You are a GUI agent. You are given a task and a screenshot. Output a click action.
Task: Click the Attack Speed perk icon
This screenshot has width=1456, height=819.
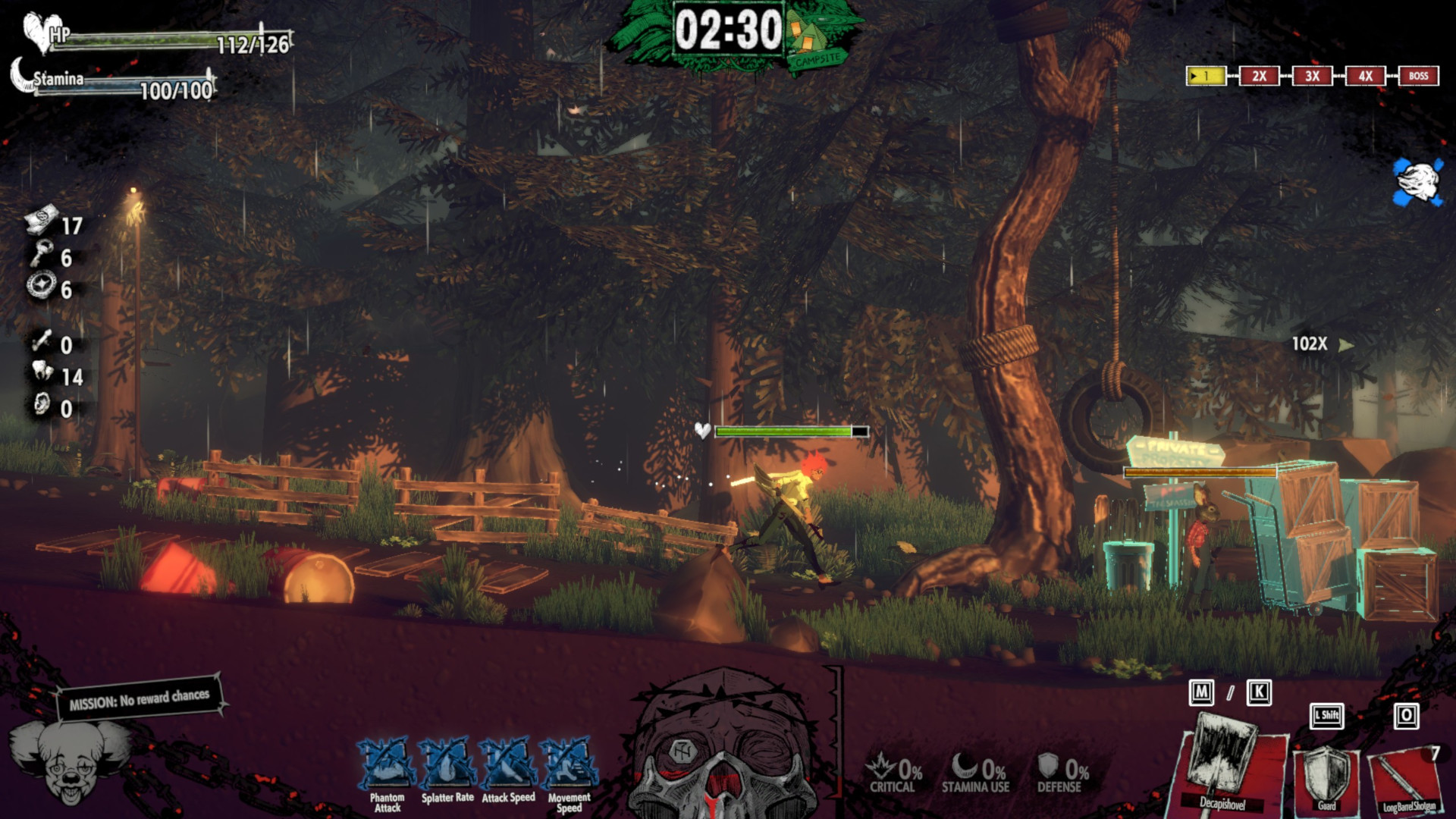coord(508,764)
